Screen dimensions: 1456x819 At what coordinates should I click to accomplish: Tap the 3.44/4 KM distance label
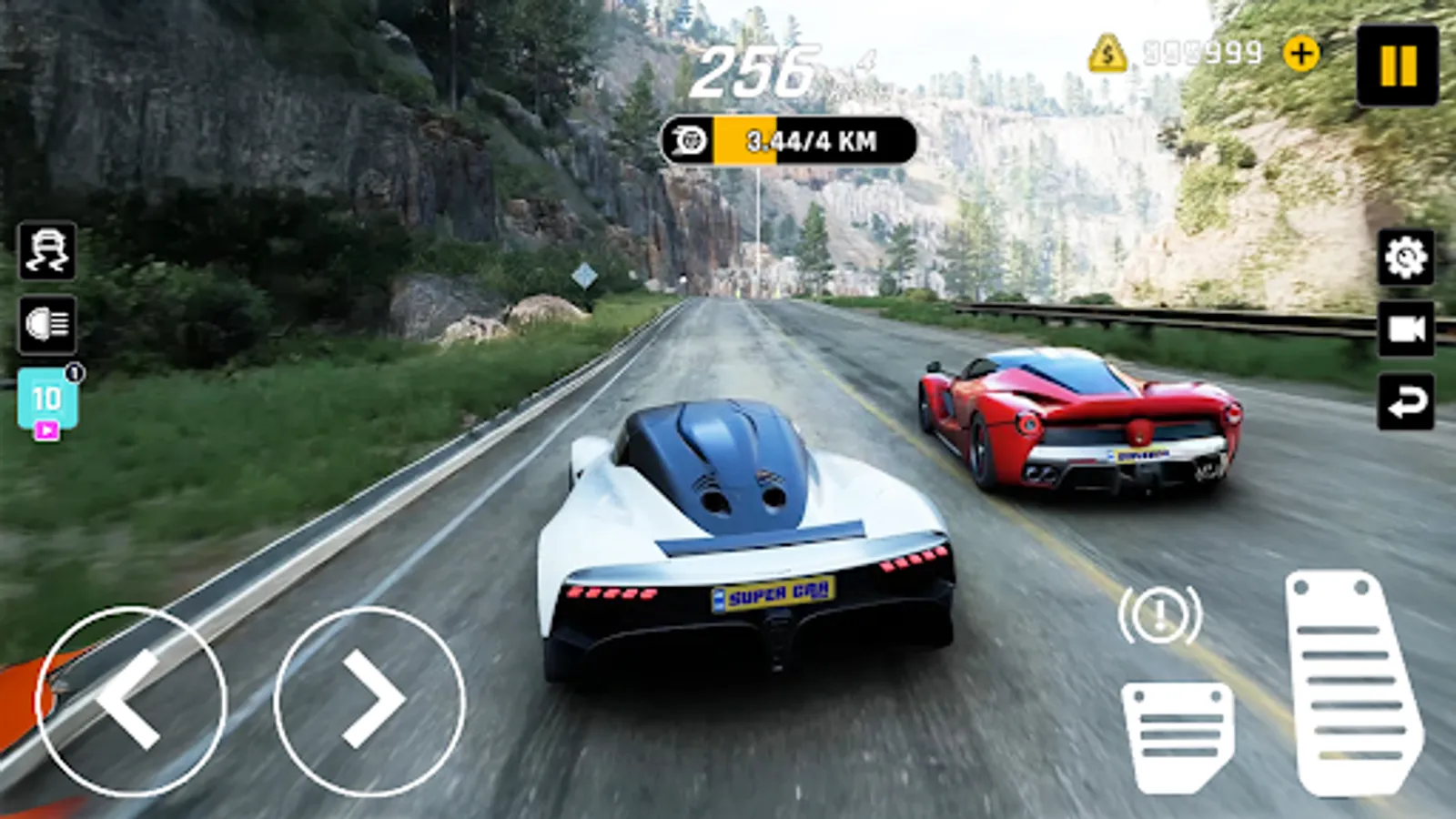[x=812, y=138]
